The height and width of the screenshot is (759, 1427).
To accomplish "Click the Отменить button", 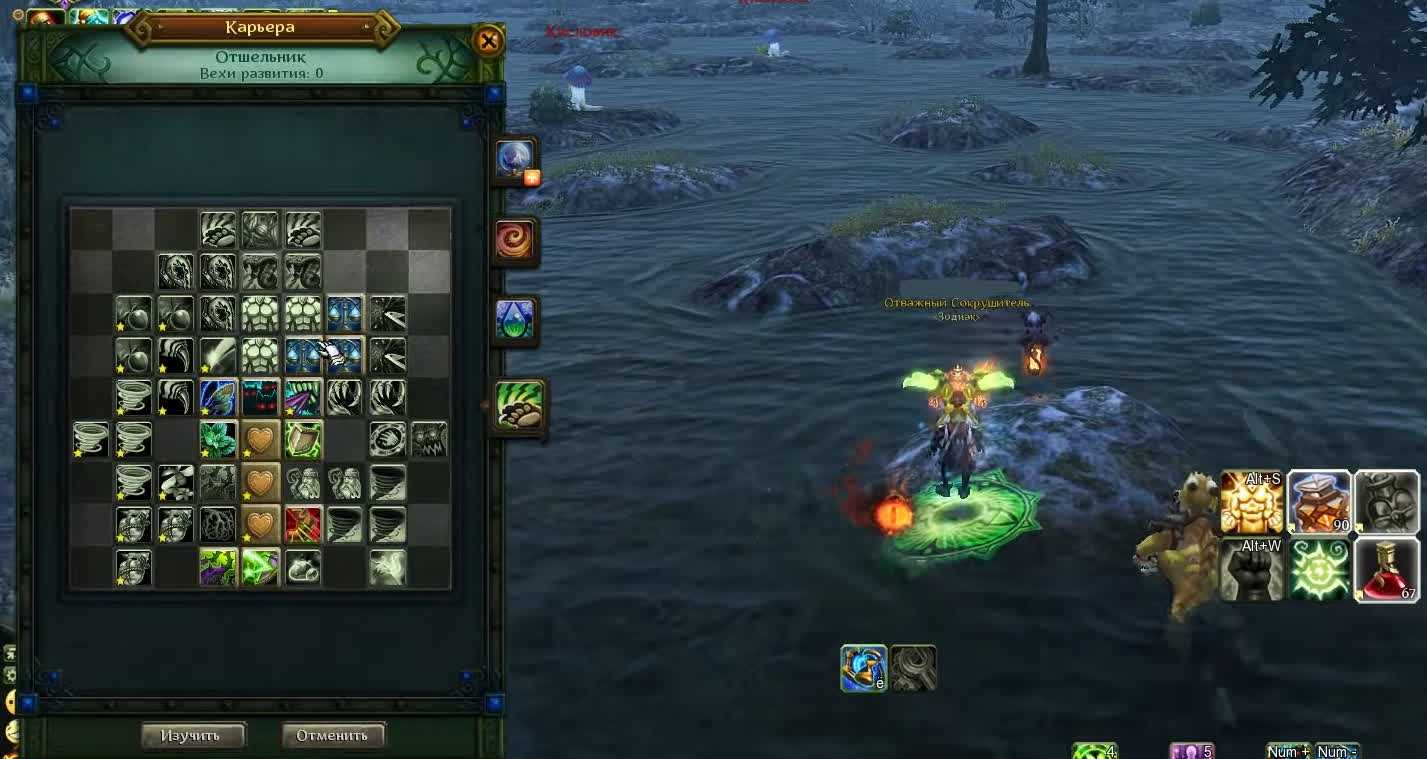I will click(x=332, y=735).
